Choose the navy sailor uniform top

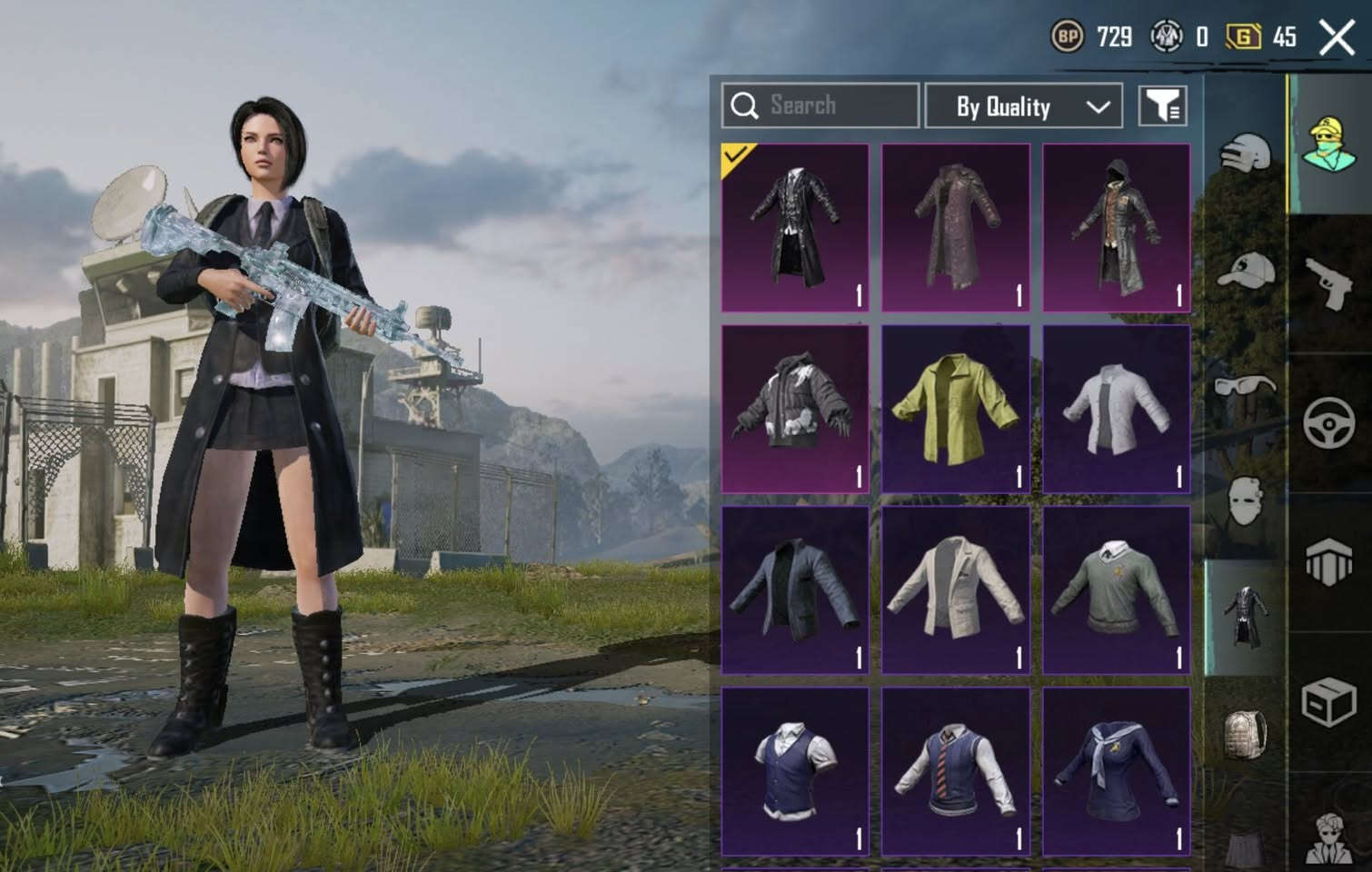[1116, 771]
